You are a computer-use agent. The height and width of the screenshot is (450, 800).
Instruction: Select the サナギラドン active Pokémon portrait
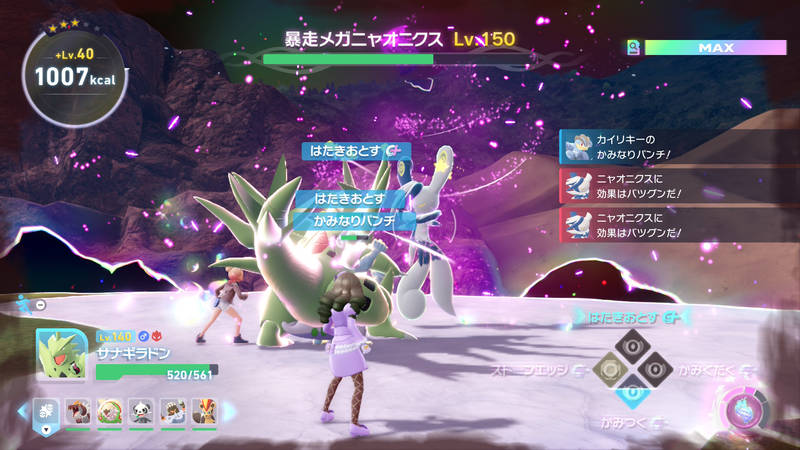pyautogui.click(x=60, y=354)
